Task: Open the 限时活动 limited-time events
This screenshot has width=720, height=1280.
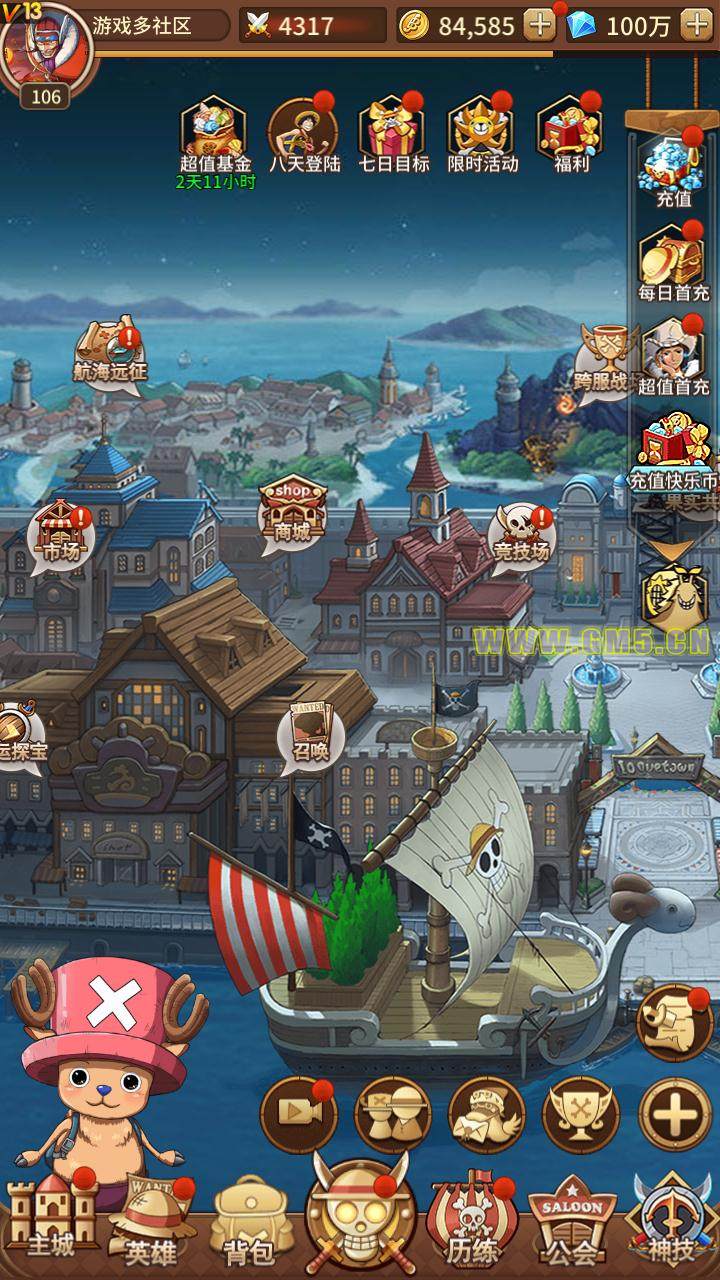Action: (x=482, y=130)
